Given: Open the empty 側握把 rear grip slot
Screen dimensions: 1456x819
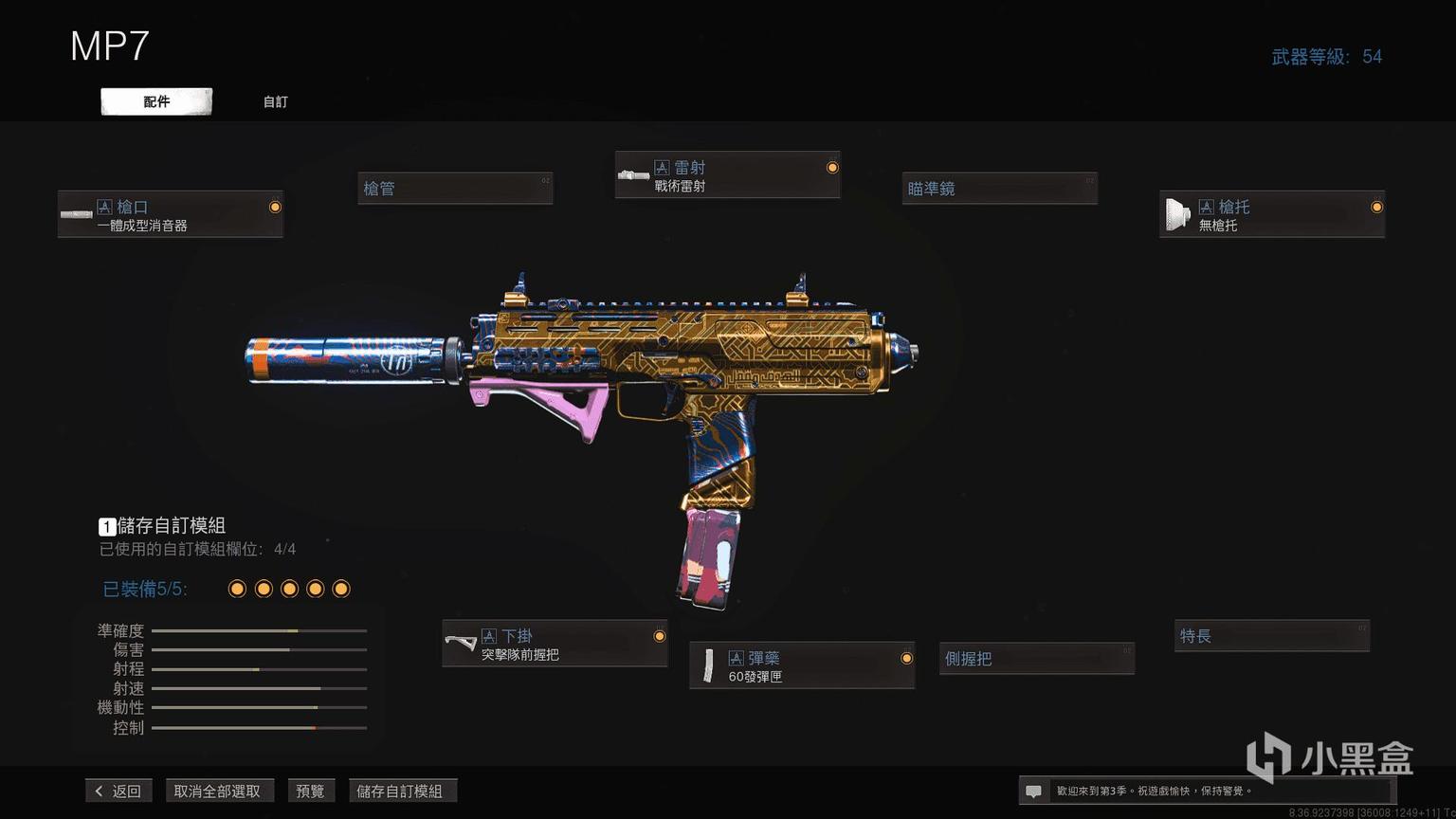Looking at the screenshot, I should click(x=1036, y=659).
